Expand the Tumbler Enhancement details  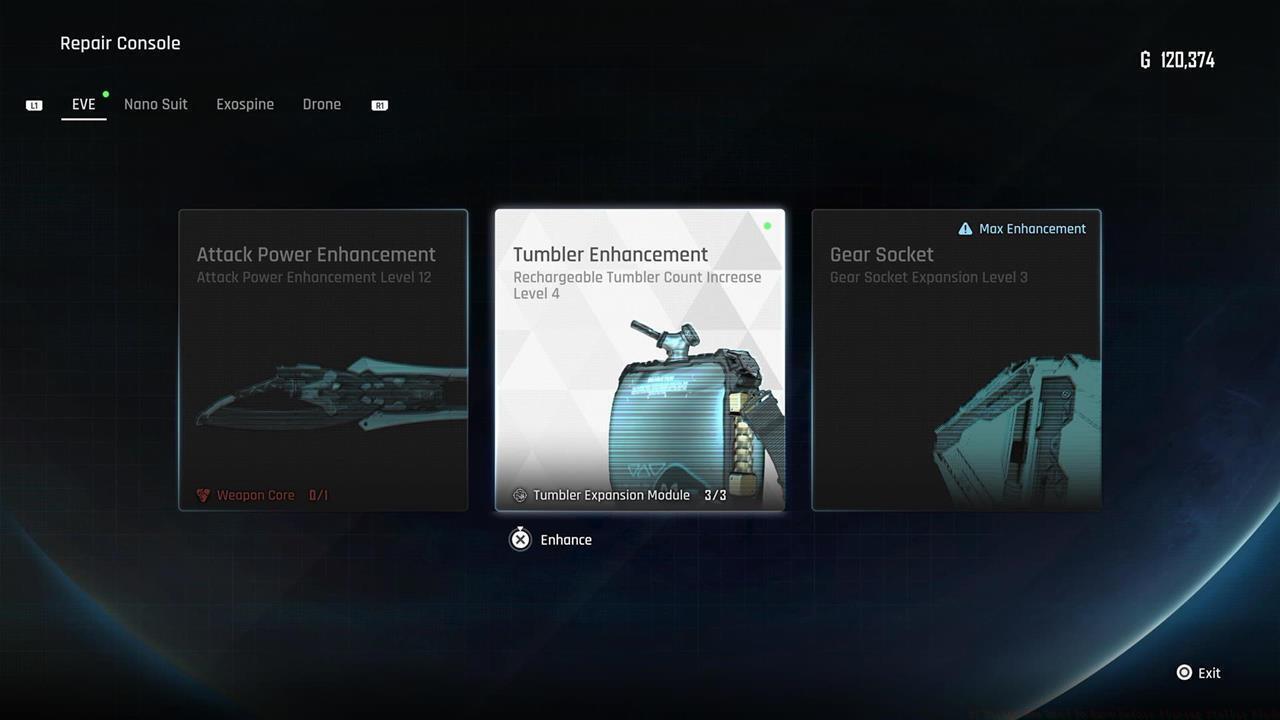click(x=640, y=360)
